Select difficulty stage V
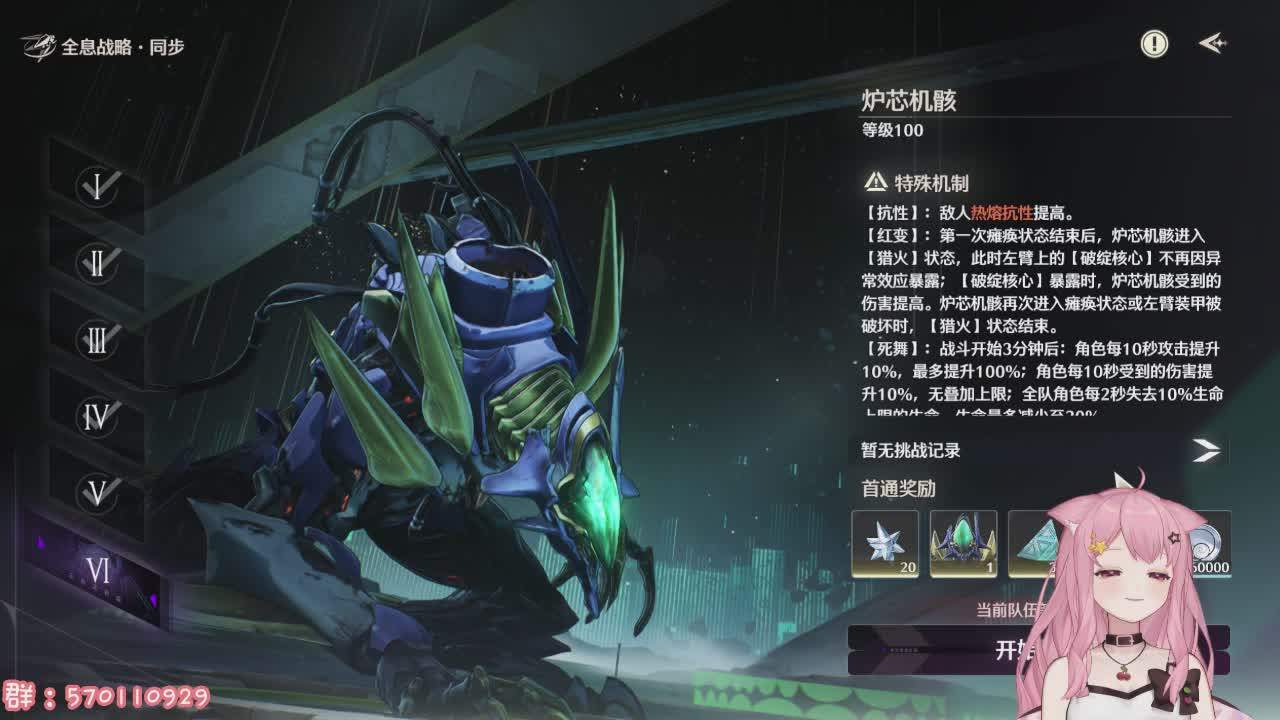Image resolution: width=1280 pixels, height=720 pixels. (97, 493)
